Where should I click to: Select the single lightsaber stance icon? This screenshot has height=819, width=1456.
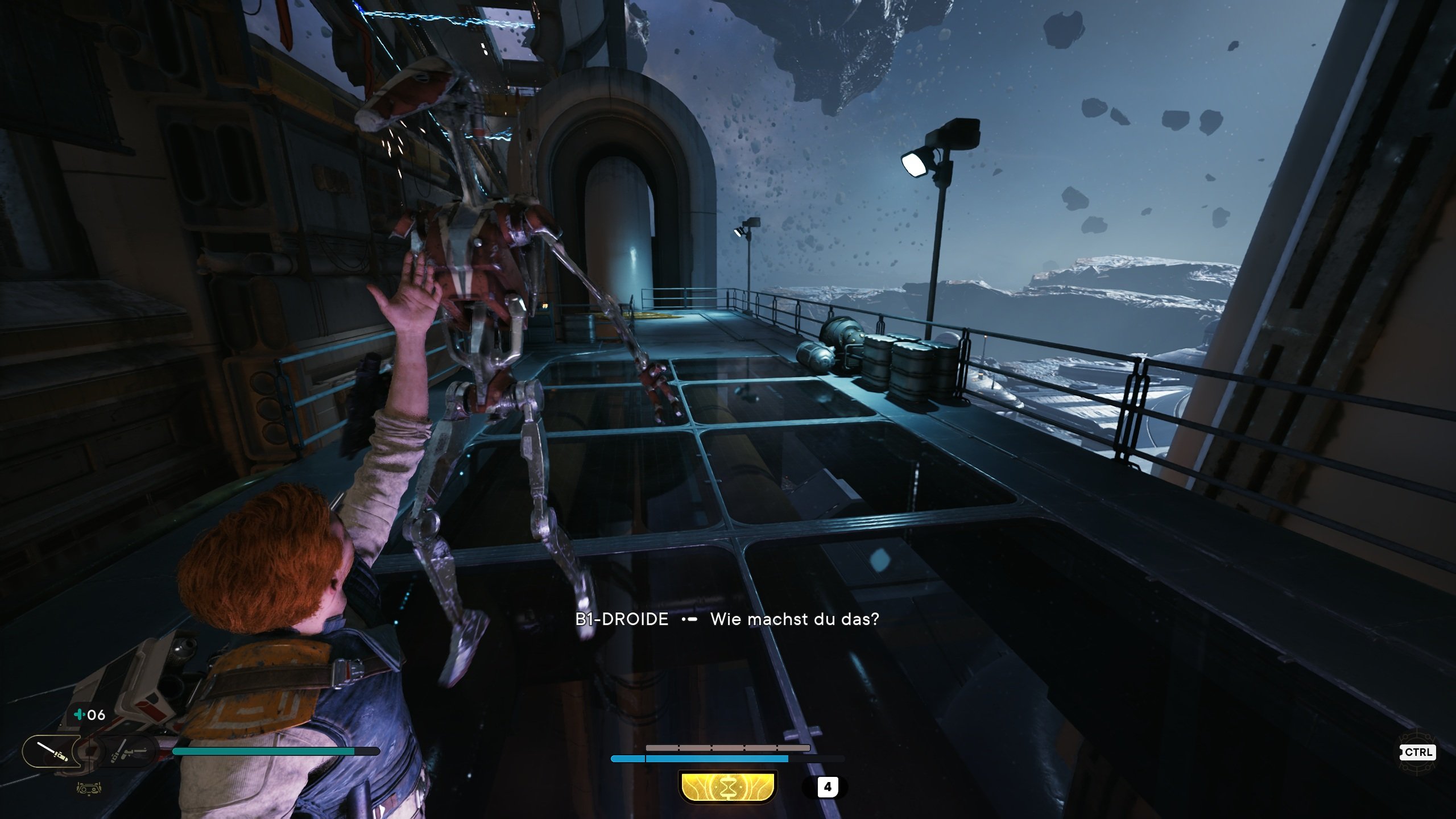(52, 751)
